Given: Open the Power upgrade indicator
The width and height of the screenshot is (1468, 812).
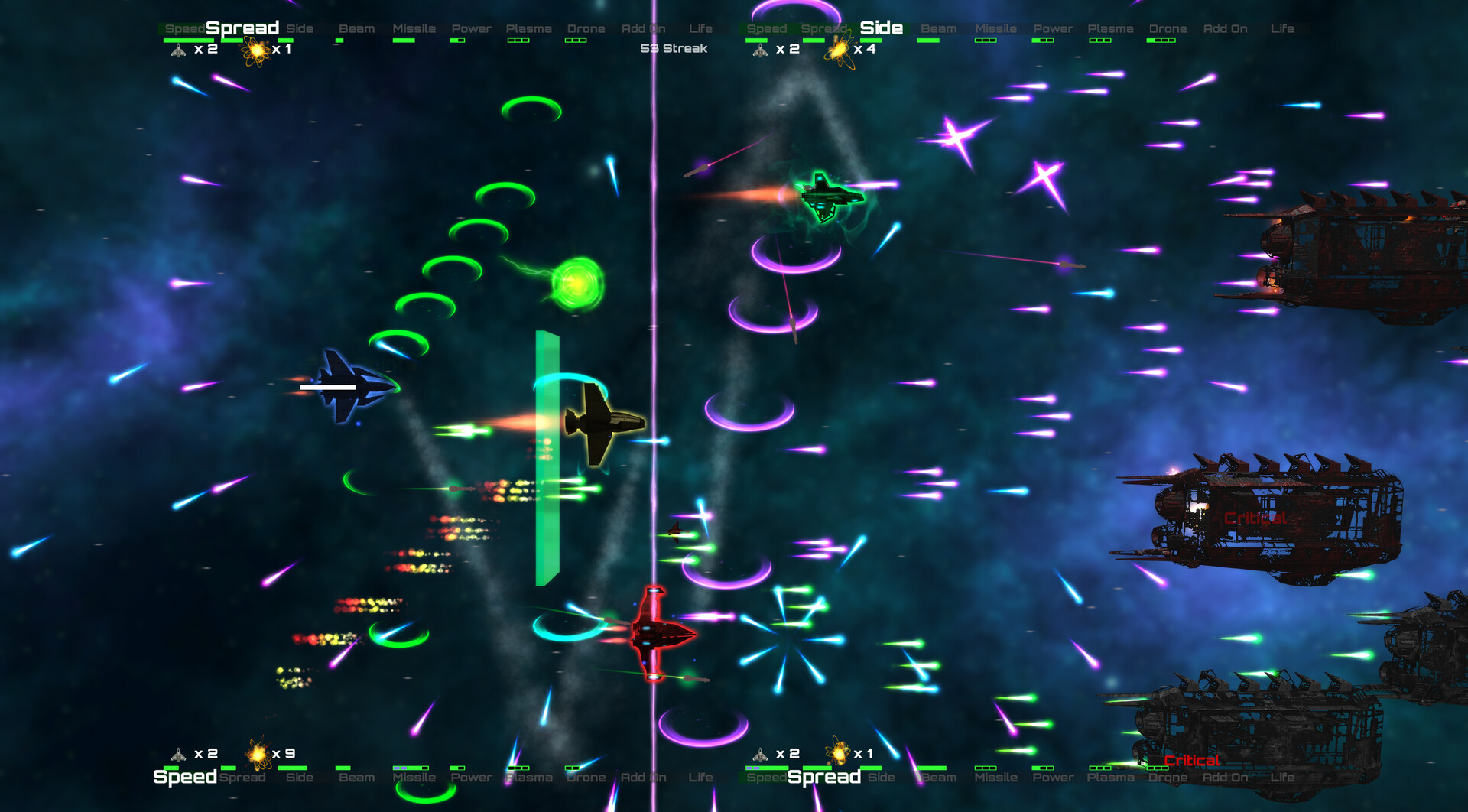Looking at the screenshot, I should (x=471, y=28).
